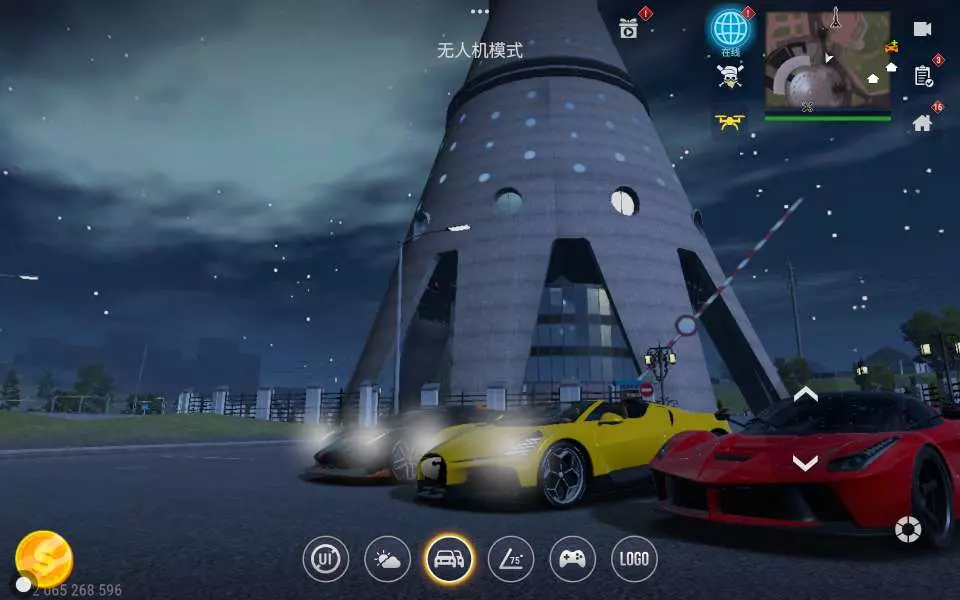Screen dimensions: 960x600
Task: Open the three-dot menu at top
Action: tap(480, 12)
